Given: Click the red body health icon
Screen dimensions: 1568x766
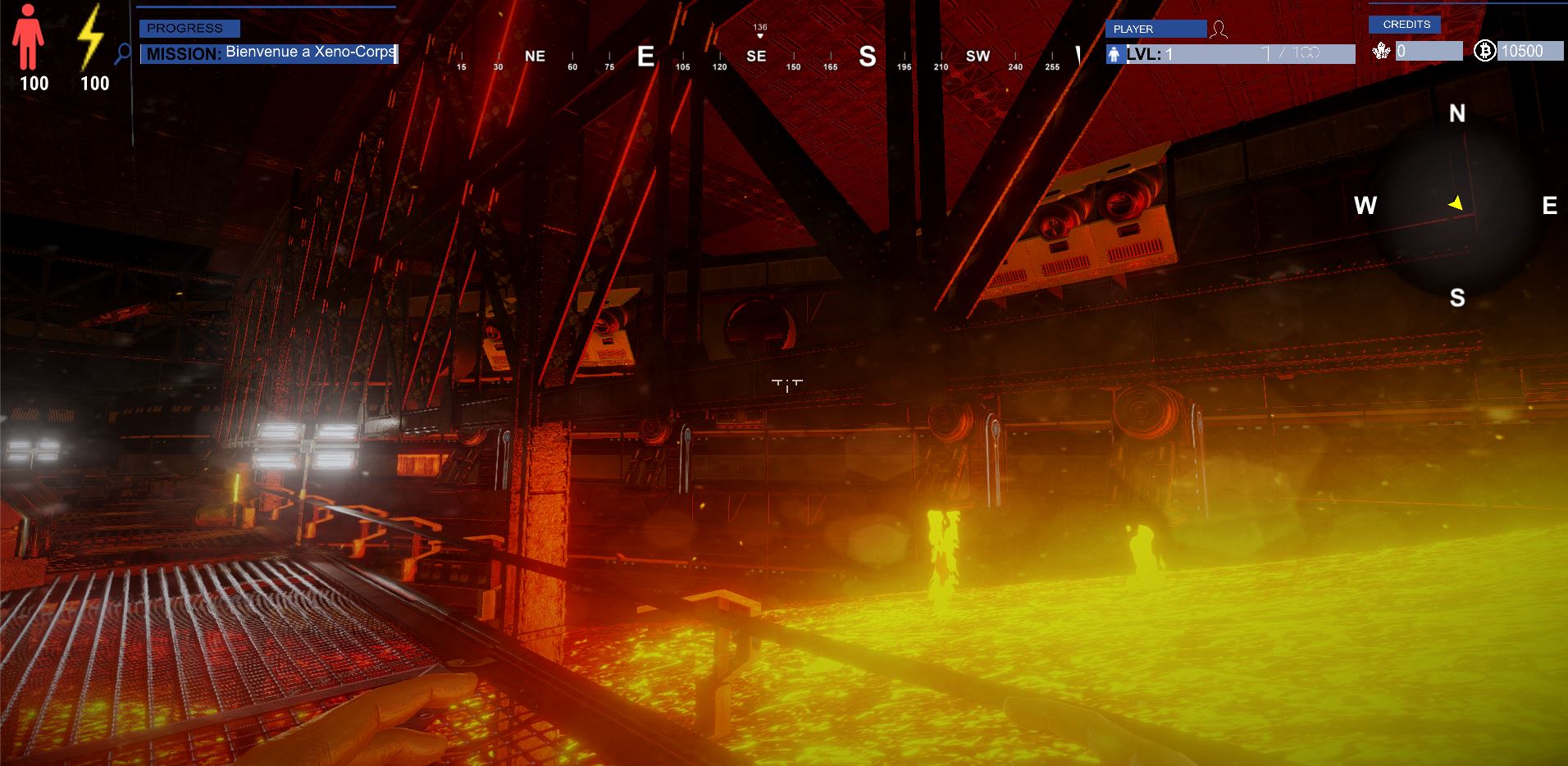Looking at the screenshot, I should pos(28,37).
